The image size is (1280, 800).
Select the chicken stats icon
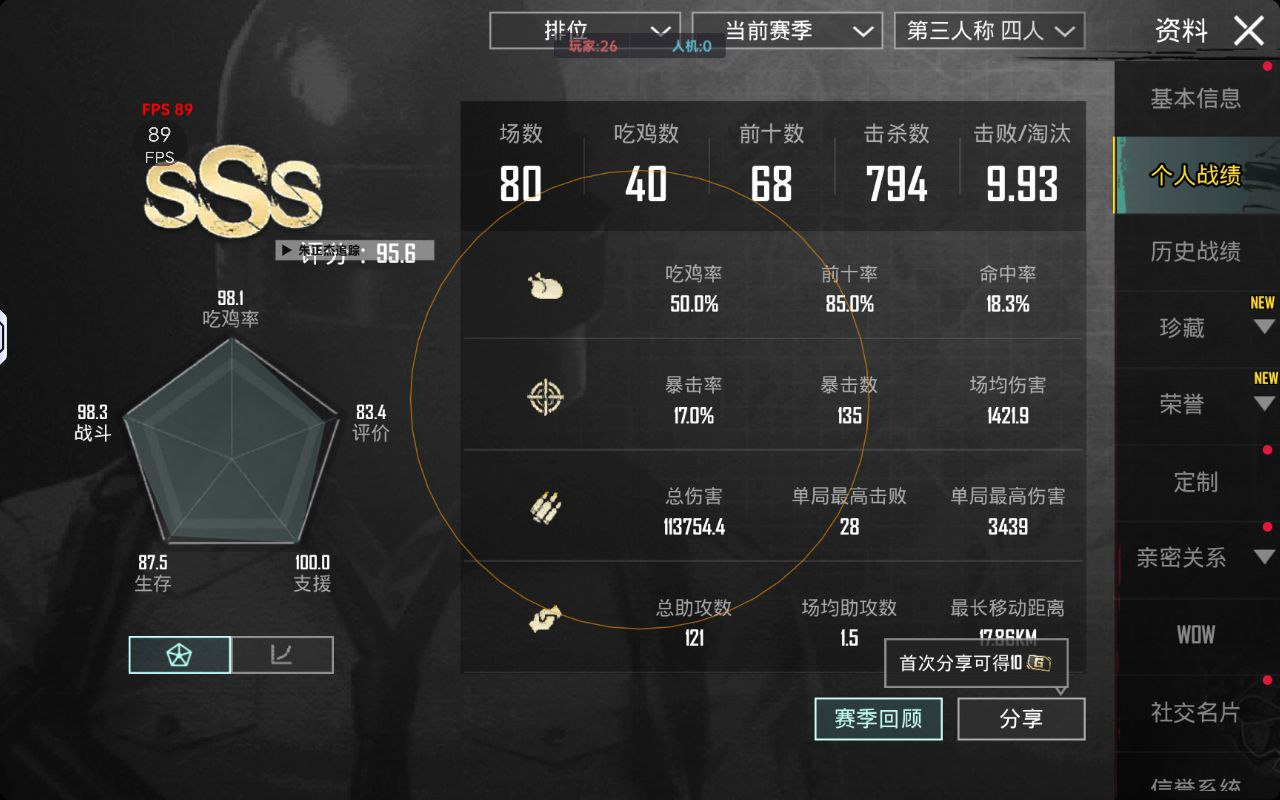pos(545,287)
